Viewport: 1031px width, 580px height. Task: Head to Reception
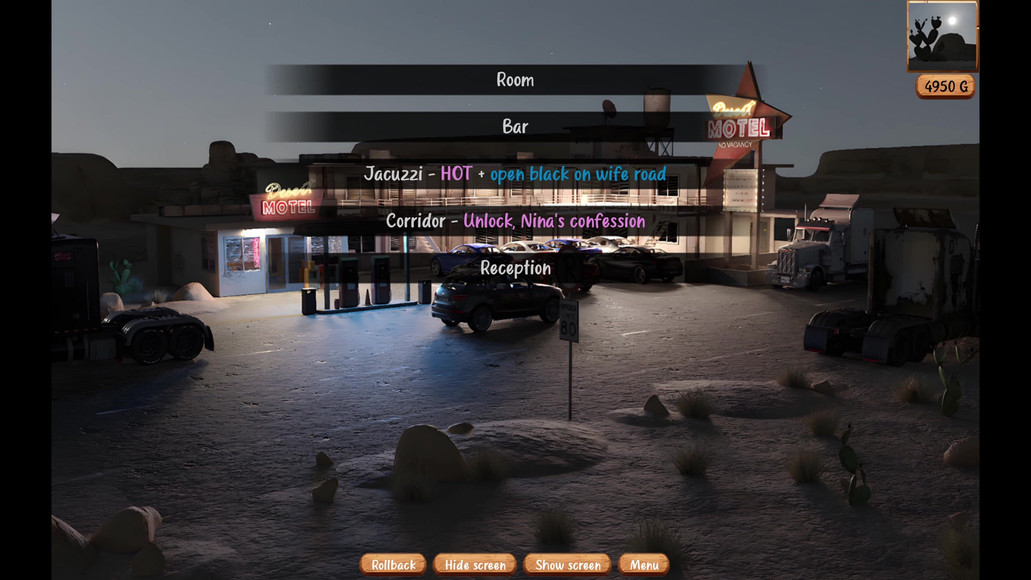pyautogui.click(x=515, y=268)
